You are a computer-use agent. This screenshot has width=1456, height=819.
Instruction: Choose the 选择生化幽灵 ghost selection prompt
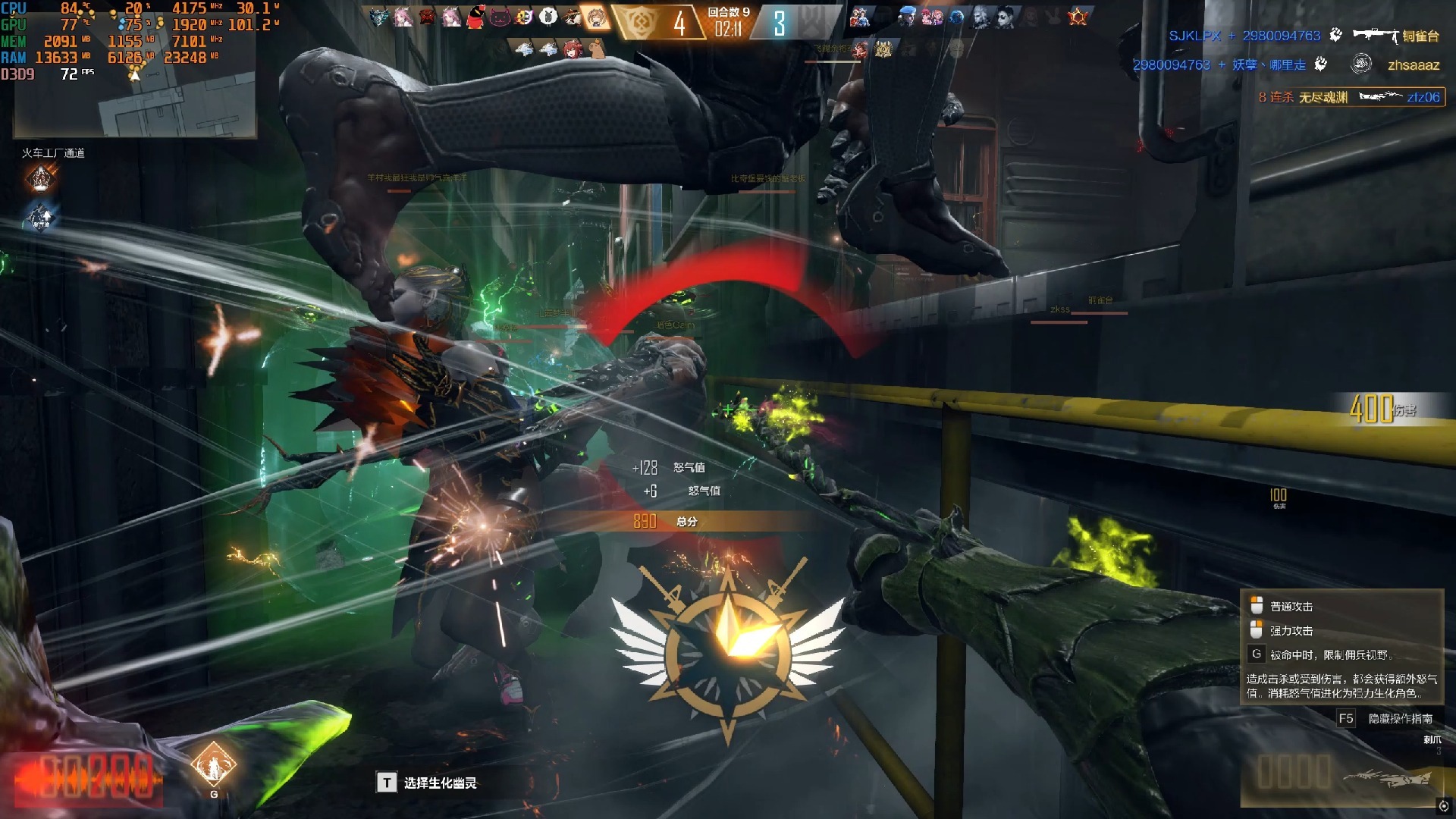coord(427,783)
